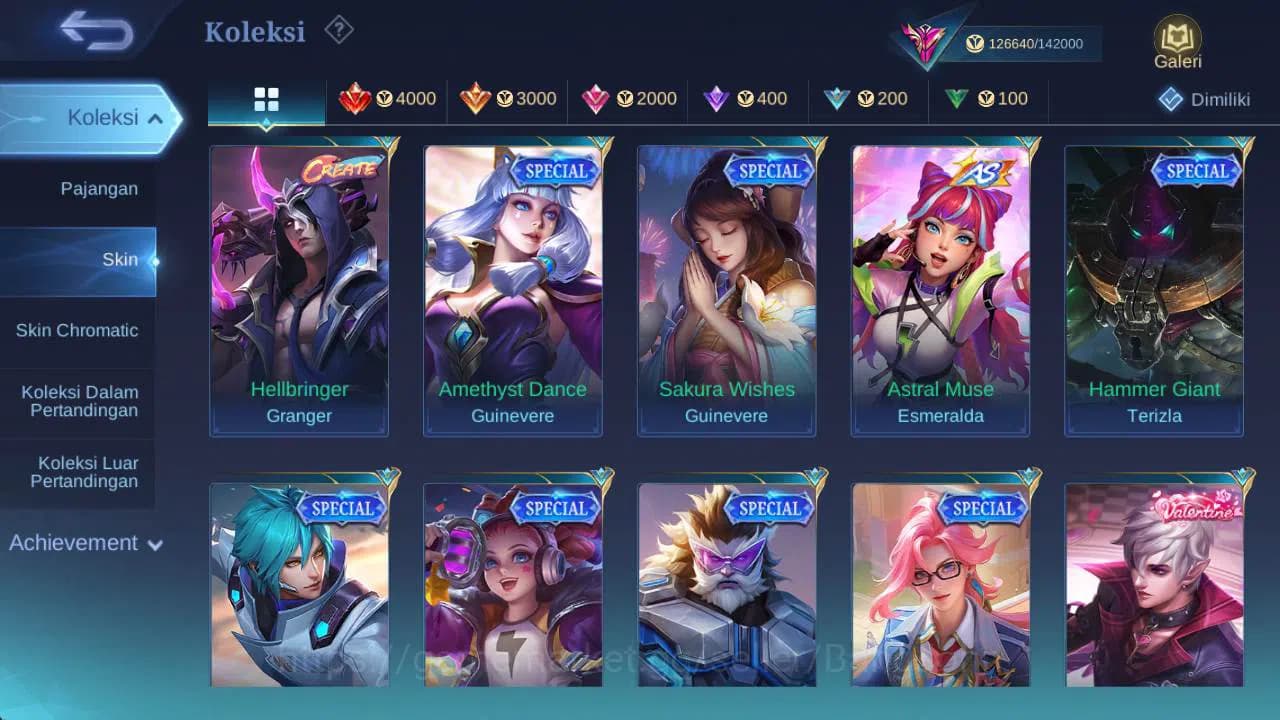This screenshot has height=720, width=1280.
Task: Select the grid all-skins filter
Action: pyautogui.click(x=265, y=98)
